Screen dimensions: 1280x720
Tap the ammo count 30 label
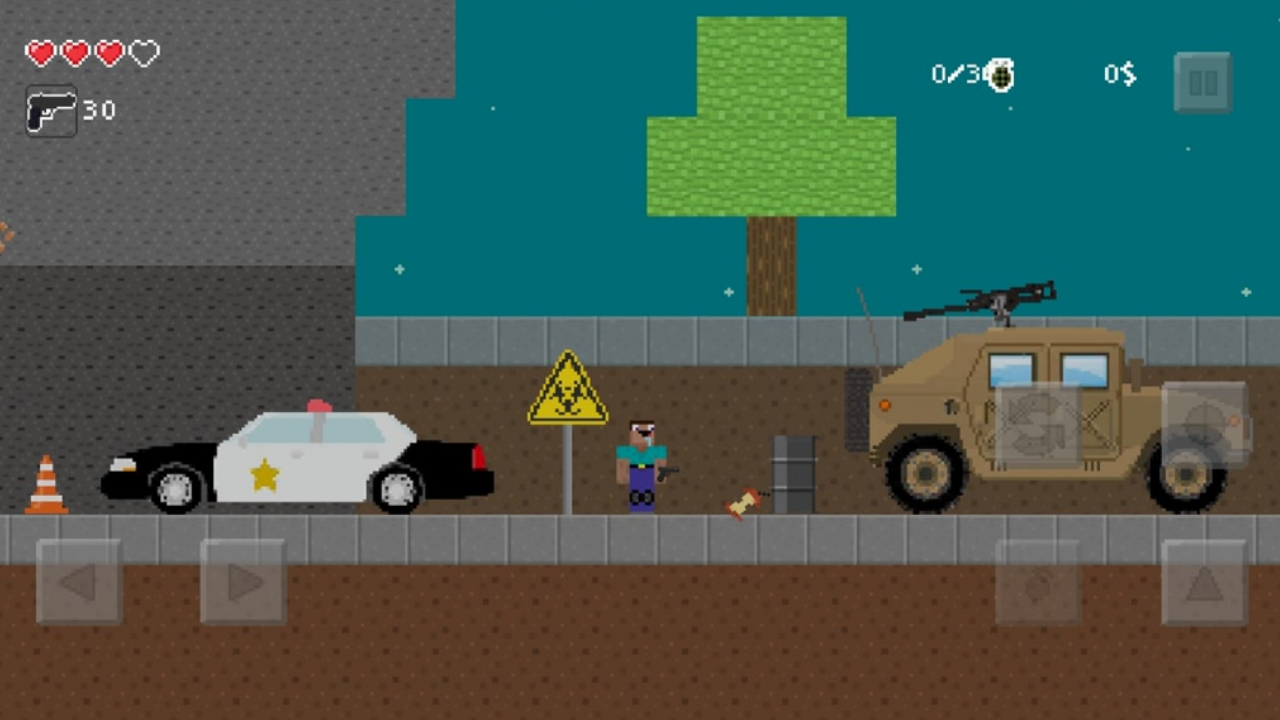point(100,111)
